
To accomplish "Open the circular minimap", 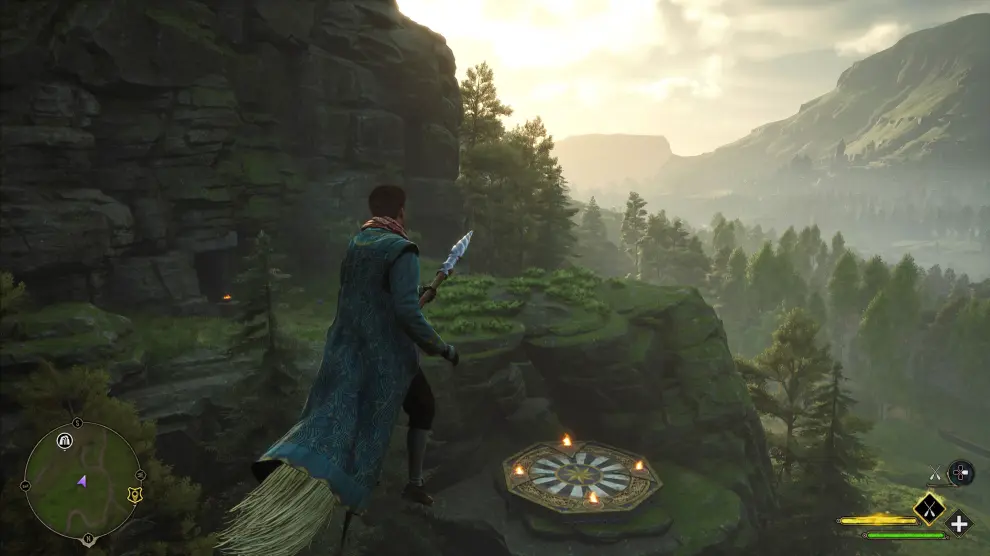I will click(x=82, y=479).
